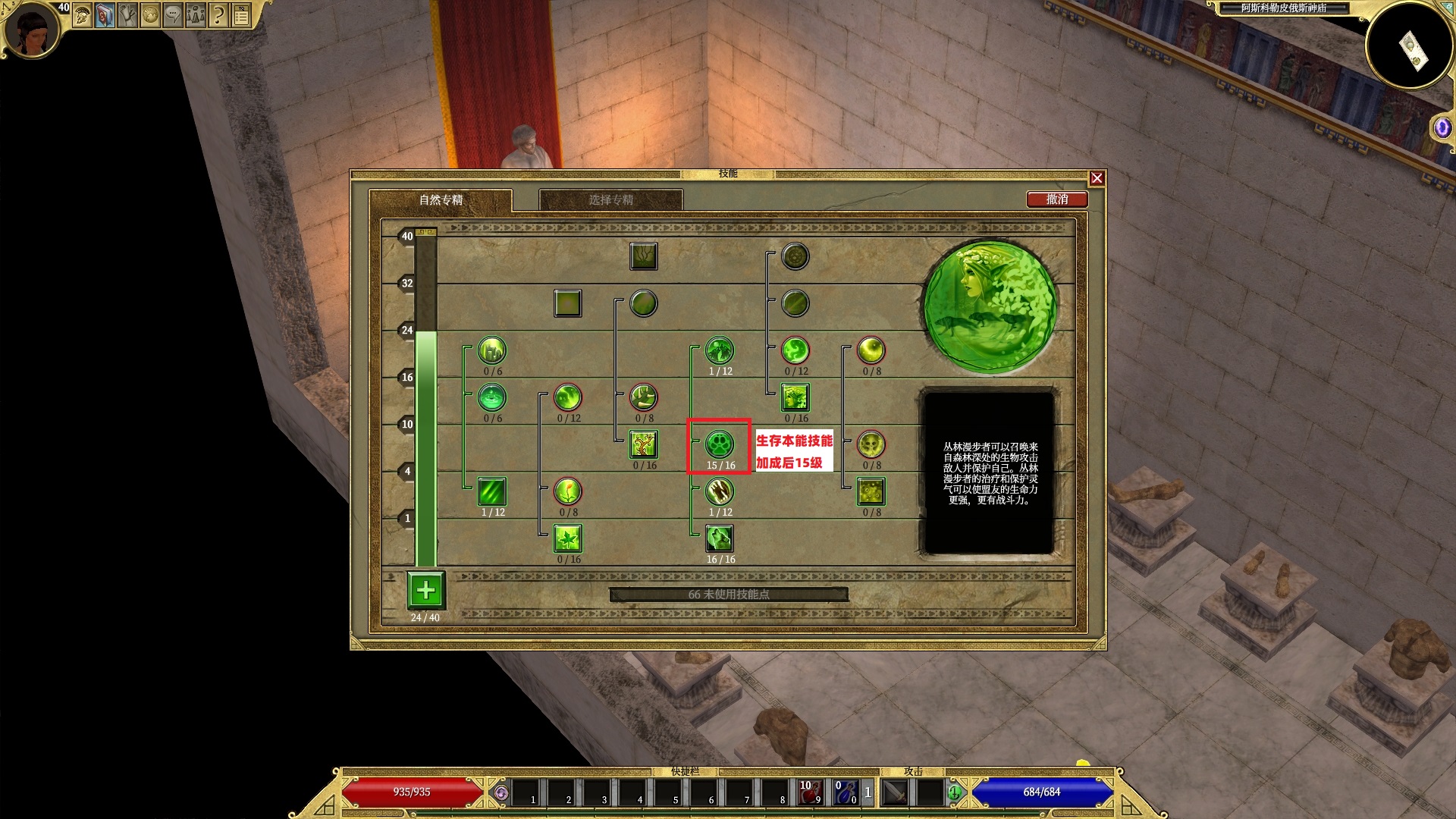This screenshot has width=1456, height=819.
Task: Use the blue mana potion slot
Action: (846, 792)
